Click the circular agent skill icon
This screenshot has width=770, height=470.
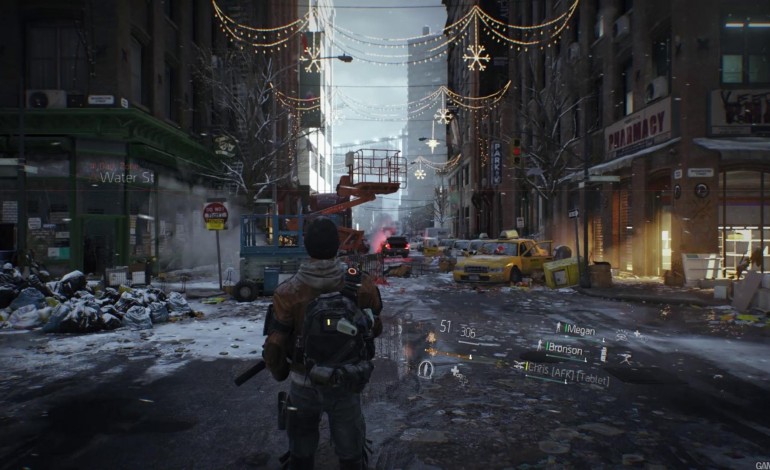tap(425, 369)
